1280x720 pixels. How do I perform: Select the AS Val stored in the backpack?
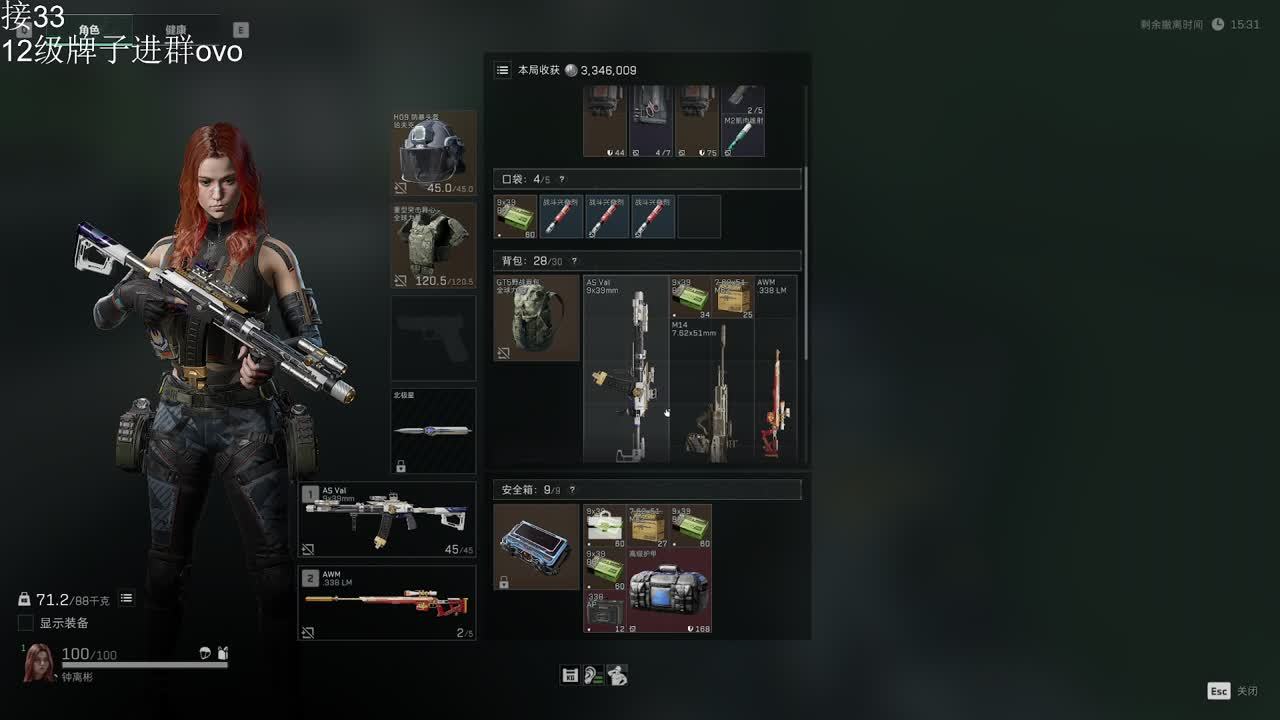click(627, 370)
